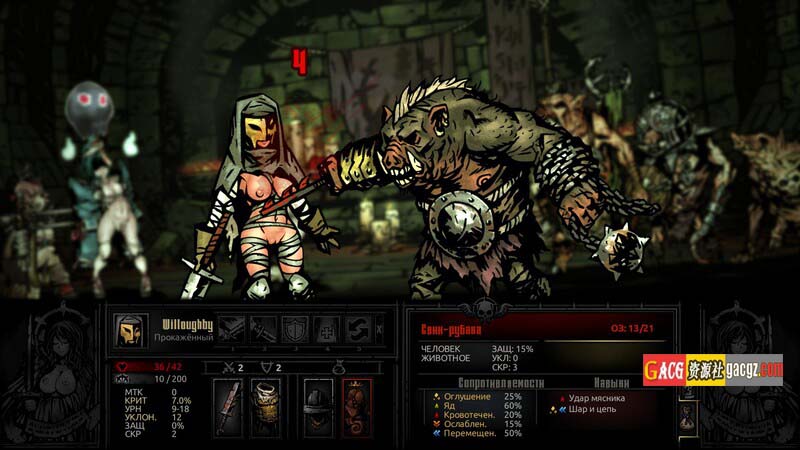Inspect the equipped golden armor slot

pos(265,407)
